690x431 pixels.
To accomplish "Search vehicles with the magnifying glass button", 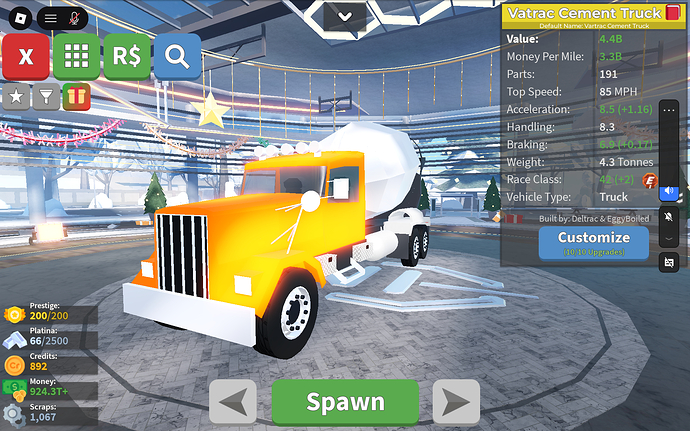I will click(177, 57).
